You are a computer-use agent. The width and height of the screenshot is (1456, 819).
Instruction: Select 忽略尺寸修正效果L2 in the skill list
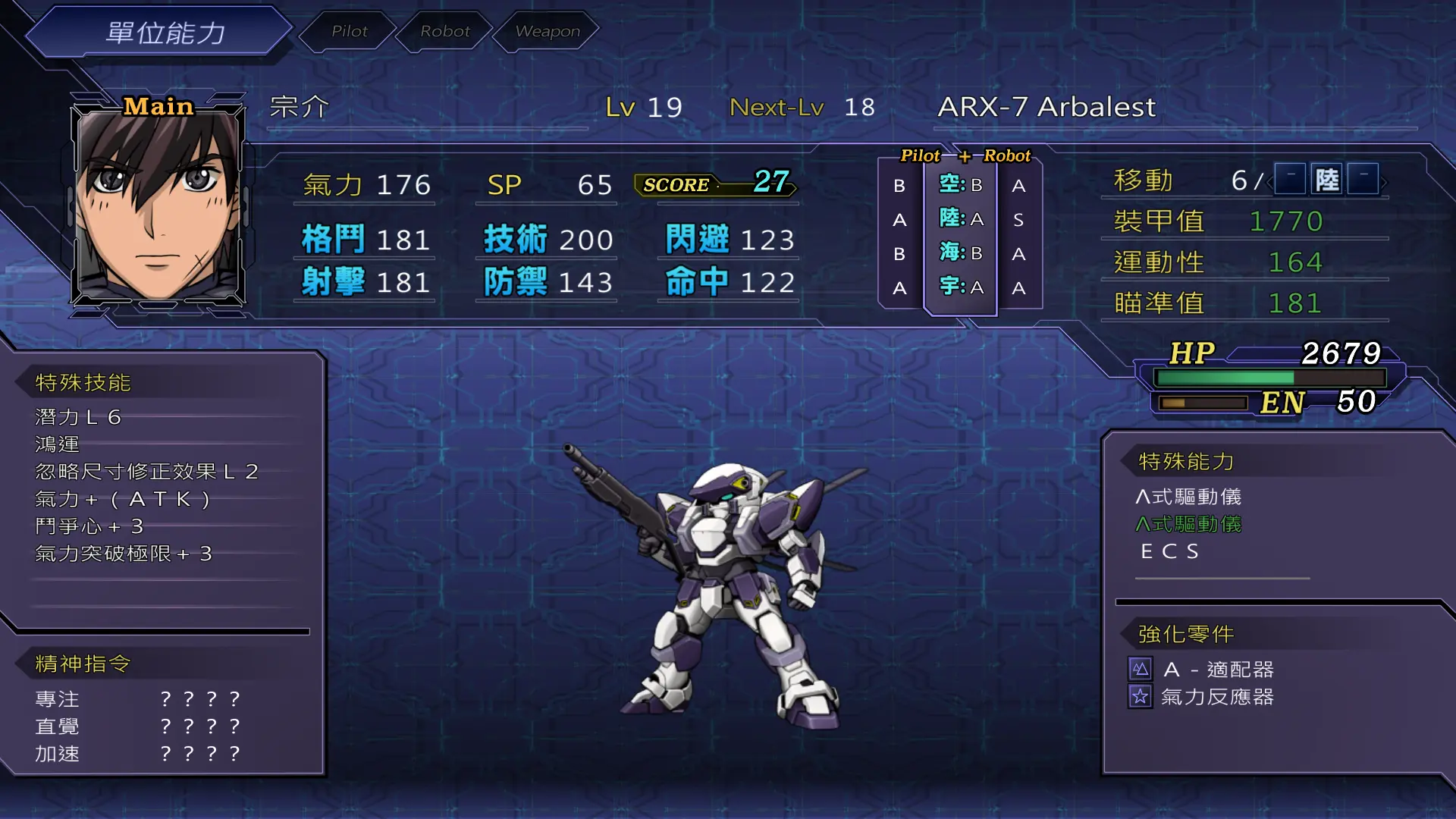click(x=146, y=472)
